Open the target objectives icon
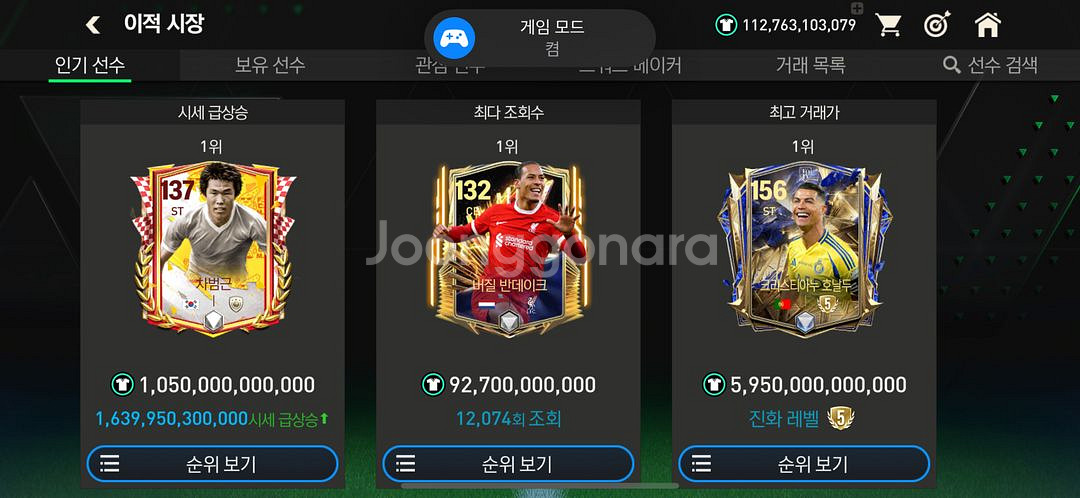1080x498 pixels. 938,25
